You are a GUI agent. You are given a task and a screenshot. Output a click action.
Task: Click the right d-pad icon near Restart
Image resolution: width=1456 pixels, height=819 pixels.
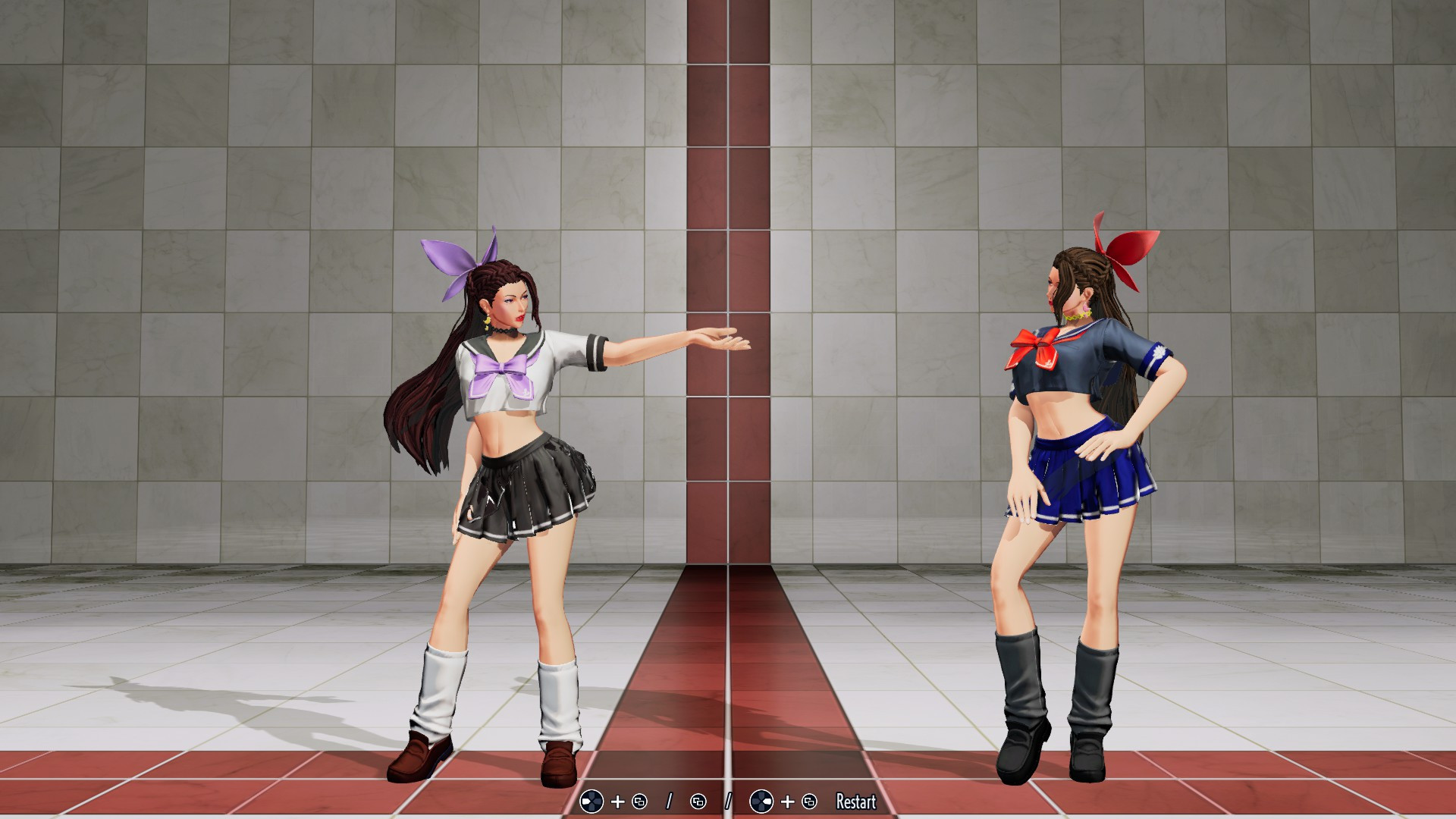pos(762,802)
